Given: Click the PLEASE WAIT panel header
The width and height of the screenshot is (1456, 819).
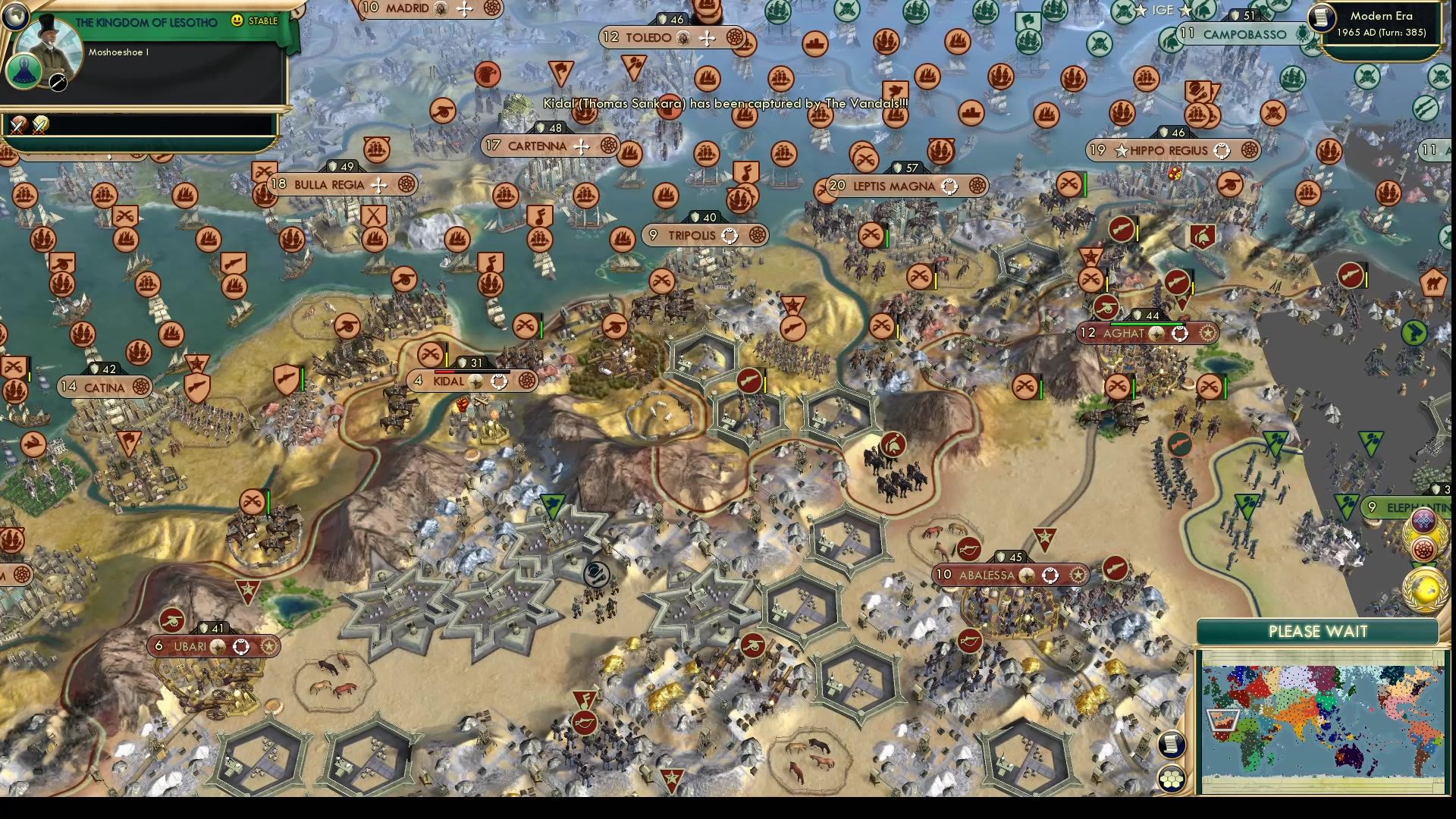Looking at the screenshot, I should (1319, 631).
